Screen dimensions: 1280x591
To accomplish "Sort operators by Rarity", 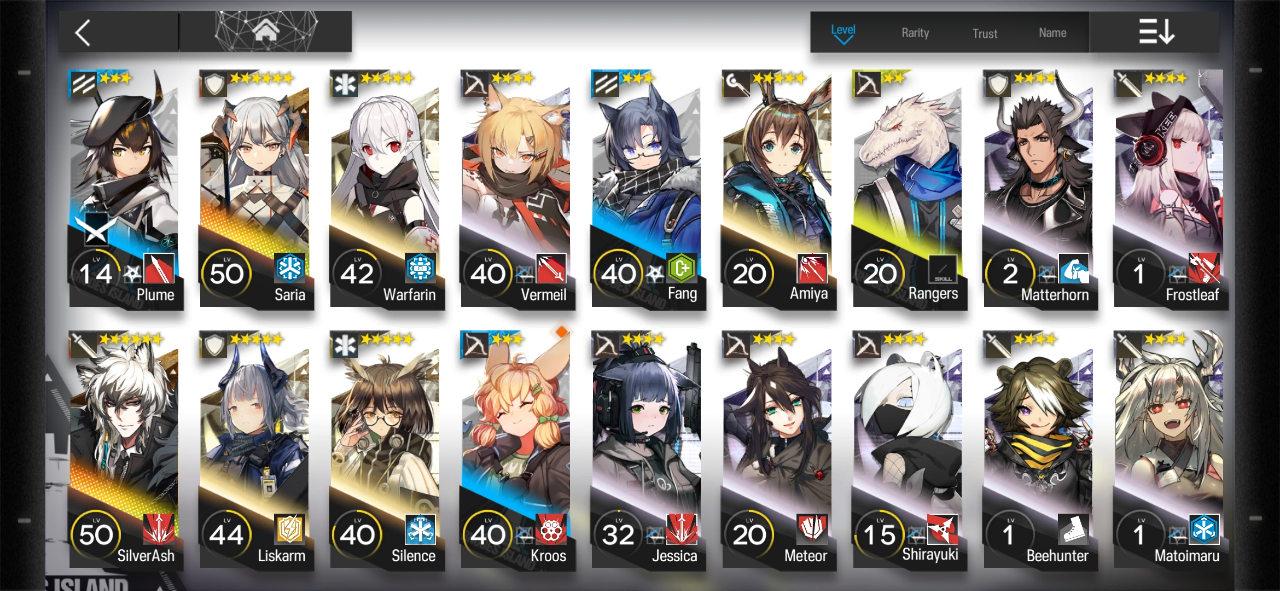I will (915, 33).
